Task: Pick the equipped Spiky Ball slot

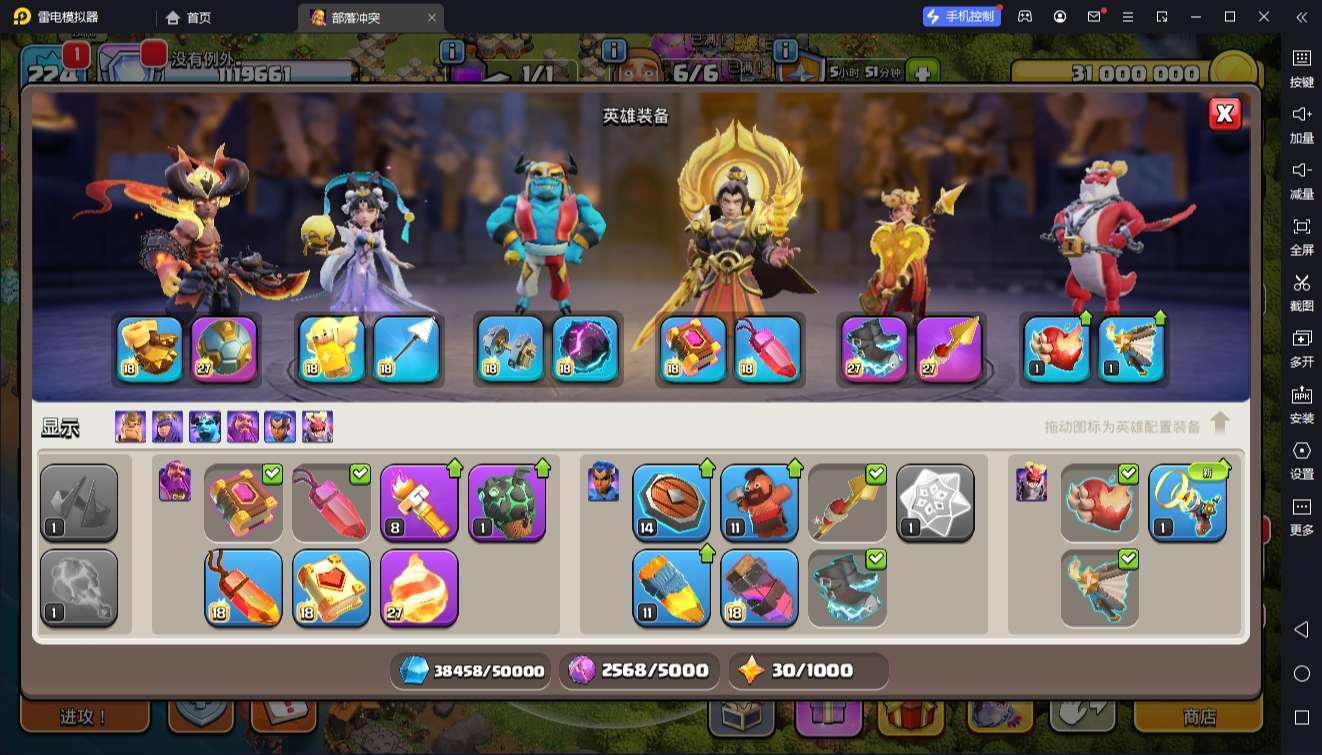Action: click(224, 349)
